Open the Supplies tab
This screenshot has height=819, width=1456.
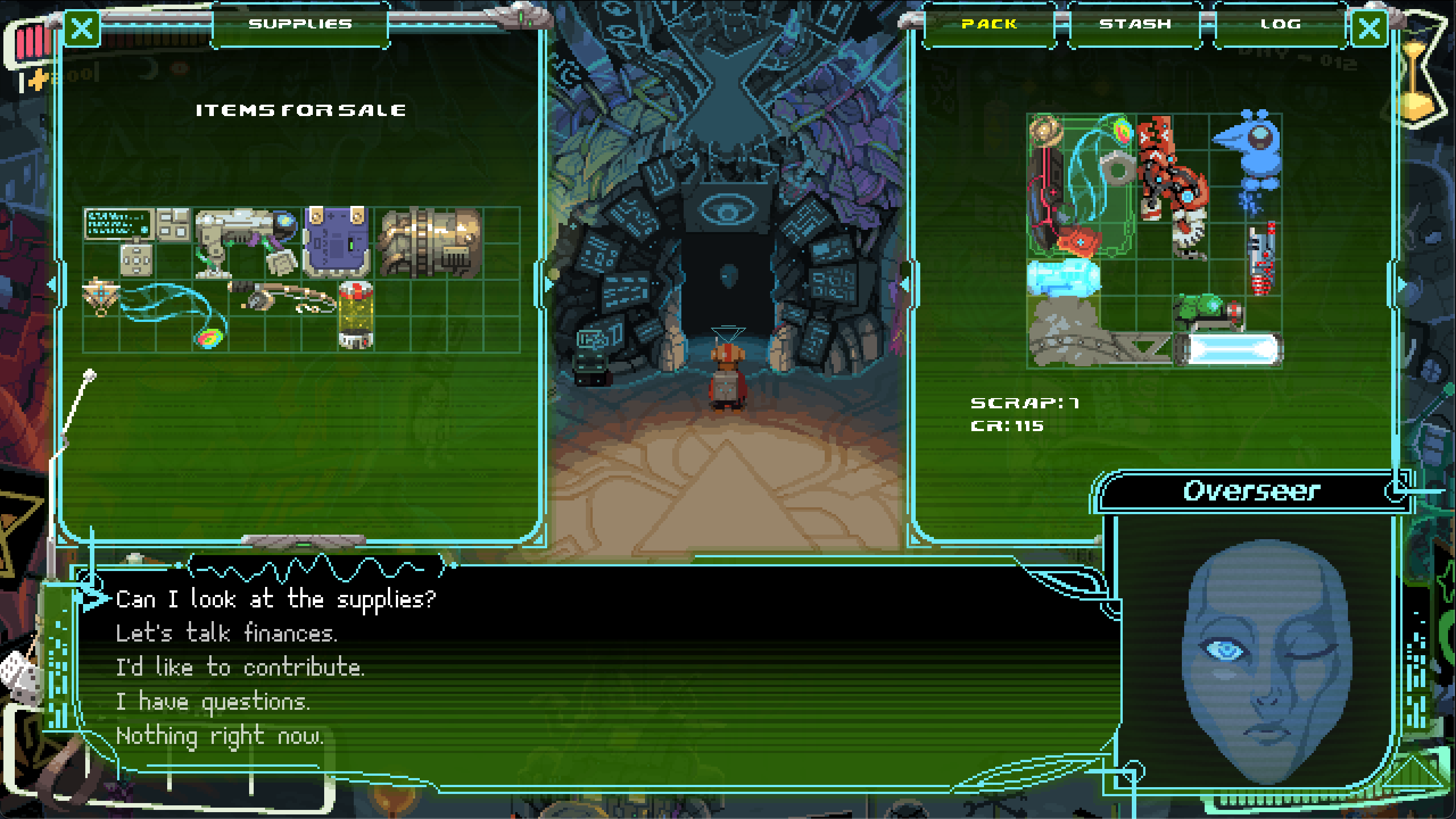[x=300, y=24]
